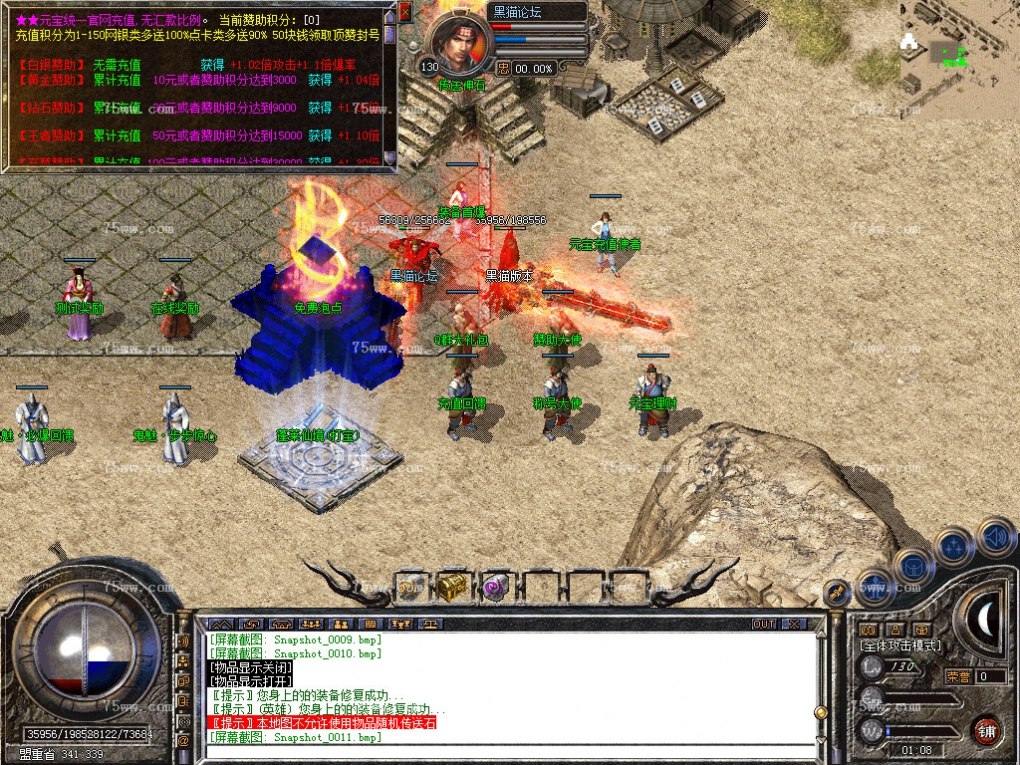The width and height of the screenshot is (1020, 765).
Task: Open the red 铺 shop button
Action: click(x=986, y=729)
